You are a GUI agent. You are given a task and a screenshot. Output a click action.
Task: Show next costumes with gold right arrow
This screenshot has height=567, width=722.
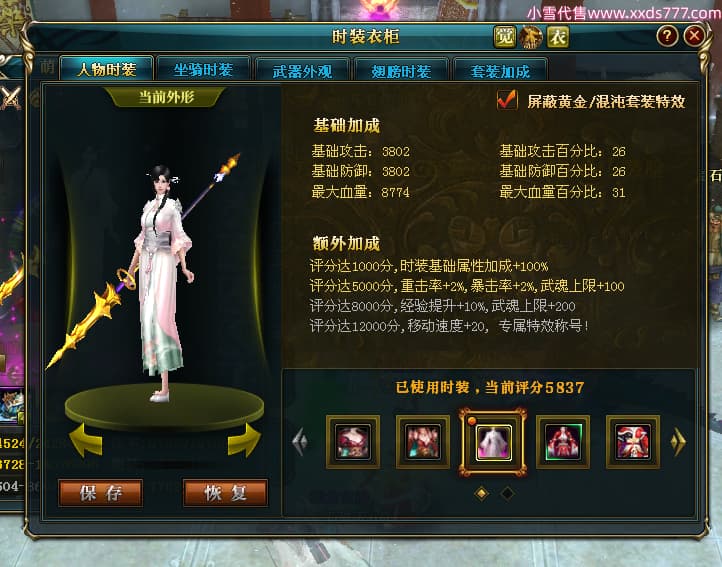(x=679, y=442)
